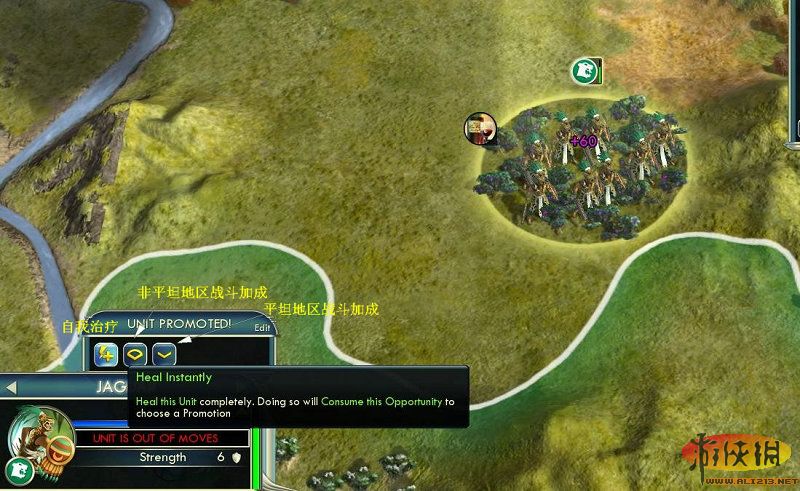The width and height of the screenshot is (800, 491).
Task: Pick the open terrain combat bonus promotion
Action: click(164, 353)
